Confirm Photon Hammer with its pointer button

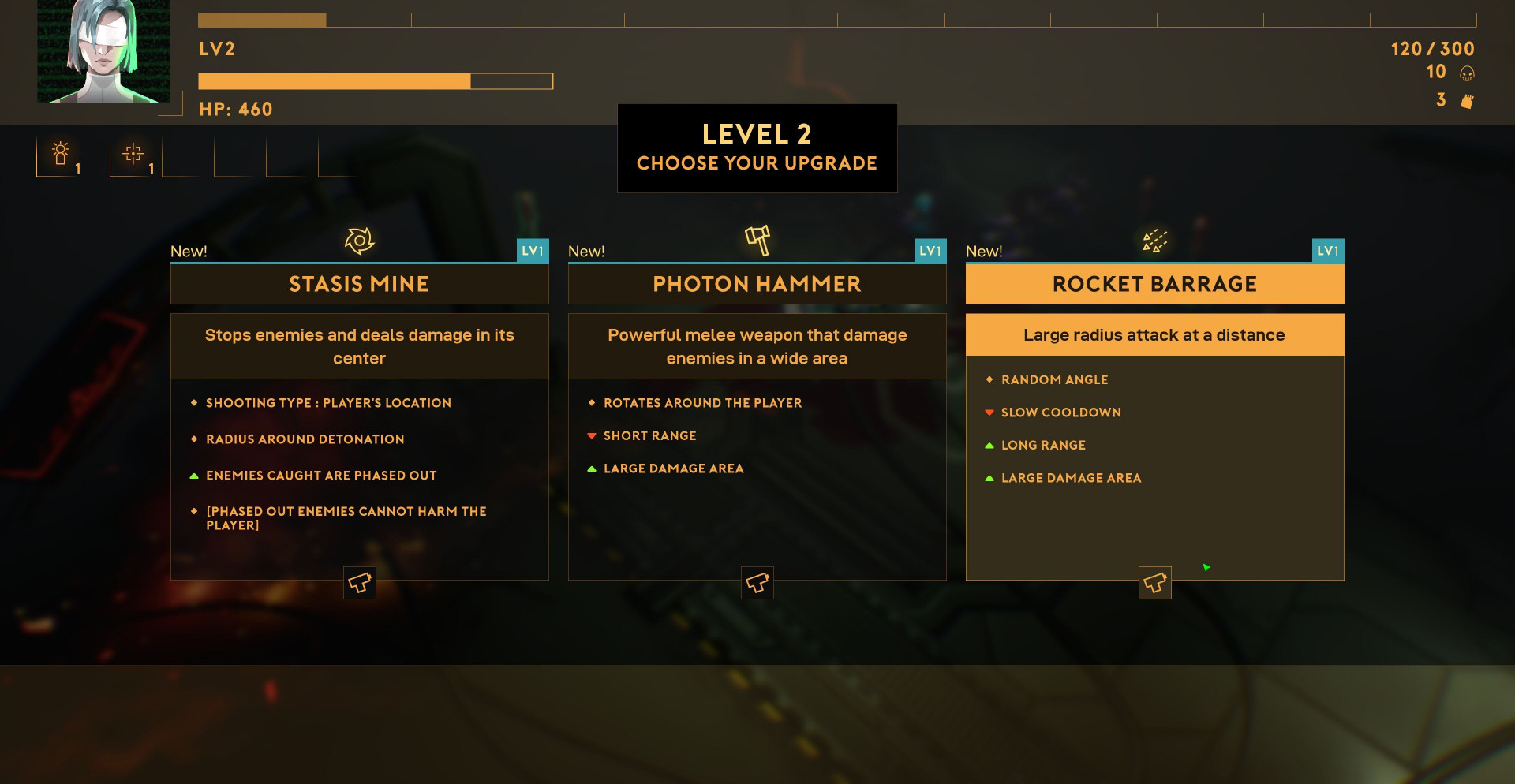(x=757, y=583)
